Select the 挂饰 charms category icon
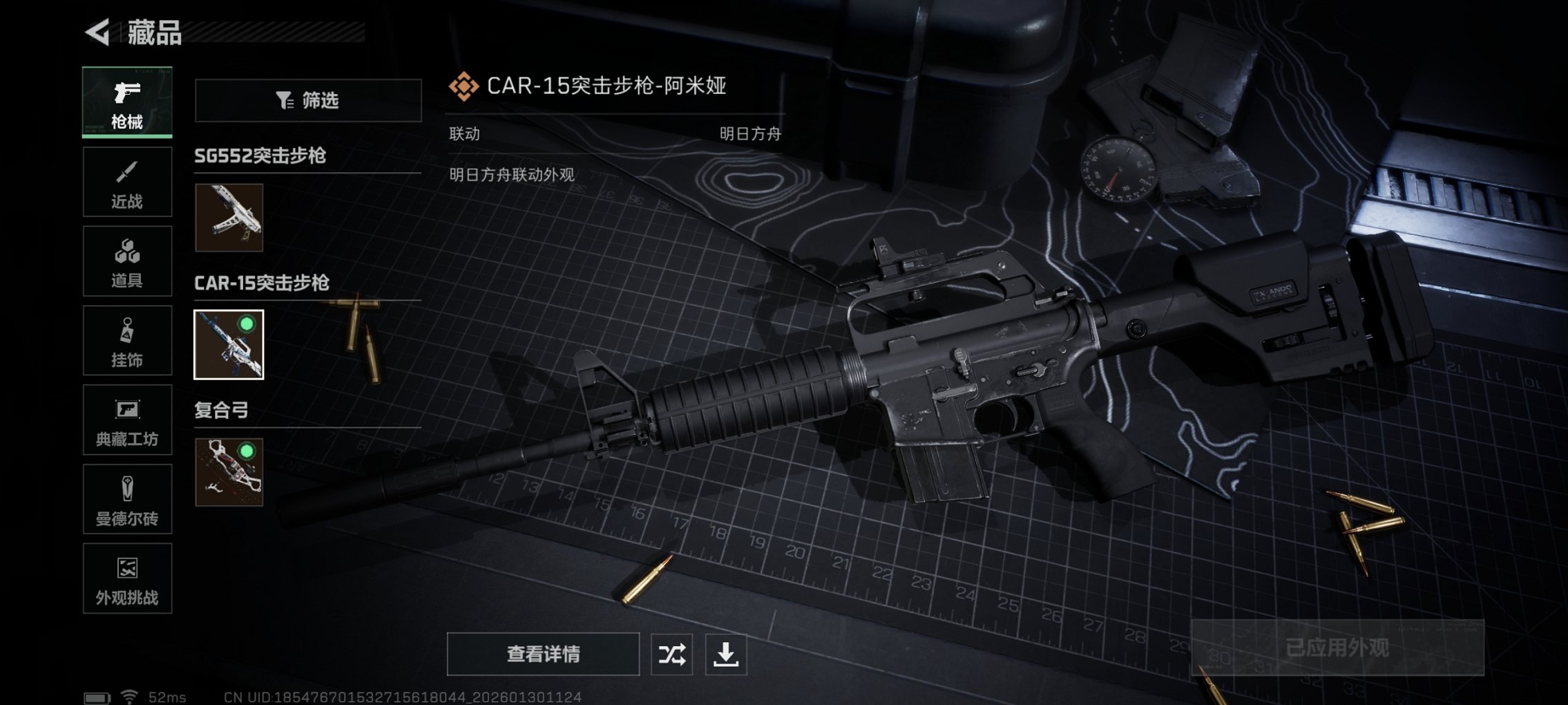 [127, 340]
